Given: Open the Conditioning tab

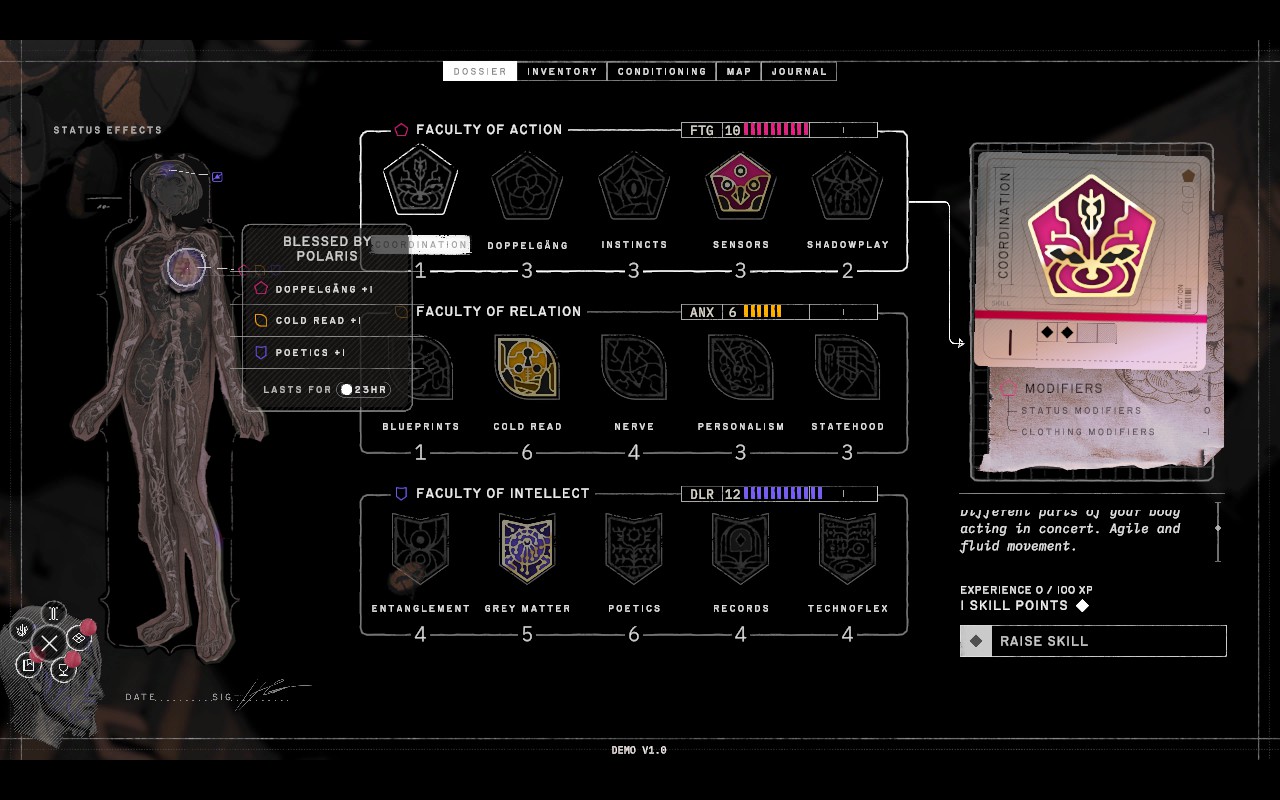Looking at the screenshot, I should (x=661, y=71).
